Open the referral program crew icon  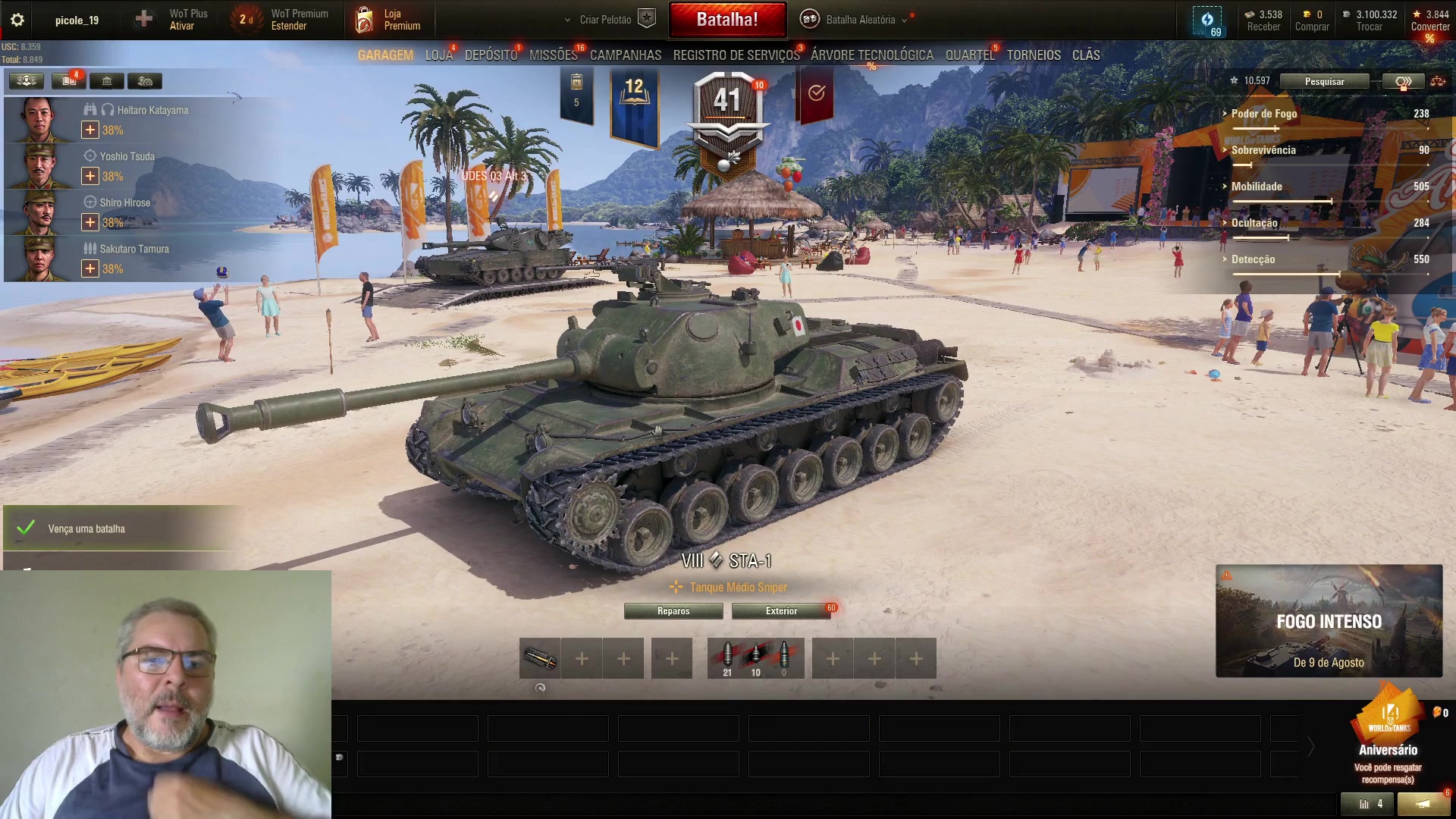click(146, 81)
